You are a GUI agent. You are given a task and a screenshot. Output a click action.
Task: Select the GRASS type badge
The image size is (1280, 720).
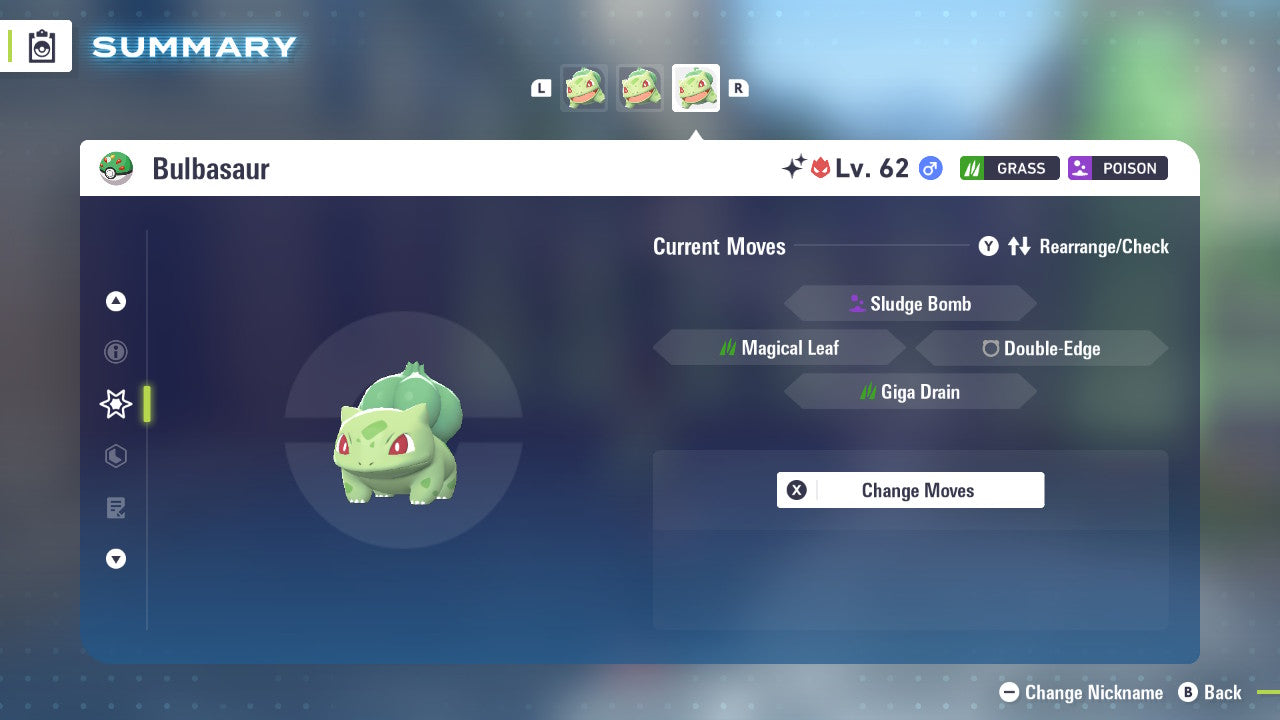[x=1009, y=168]
